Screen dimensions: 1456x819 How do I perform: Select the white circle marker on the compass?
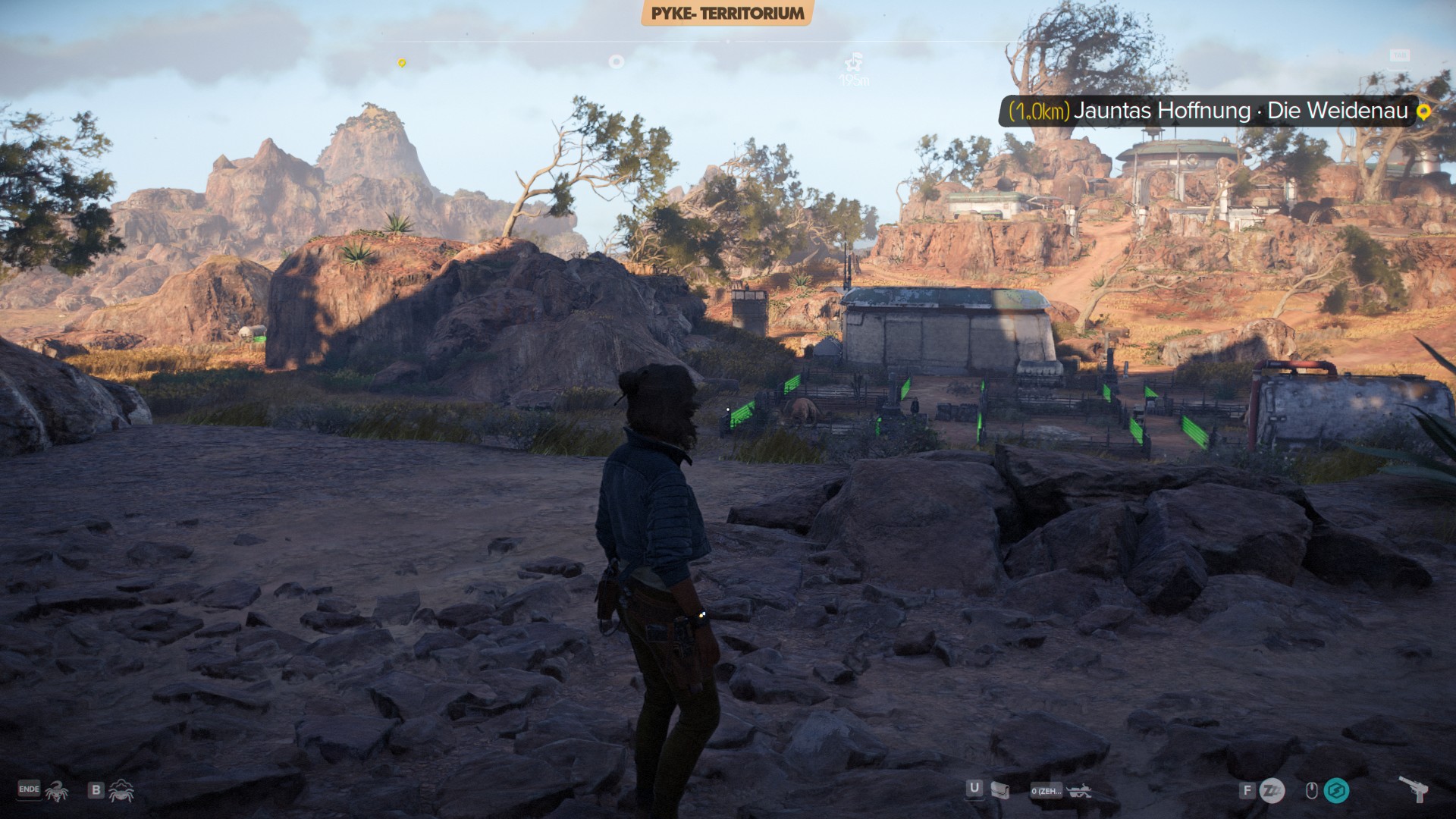617,62
